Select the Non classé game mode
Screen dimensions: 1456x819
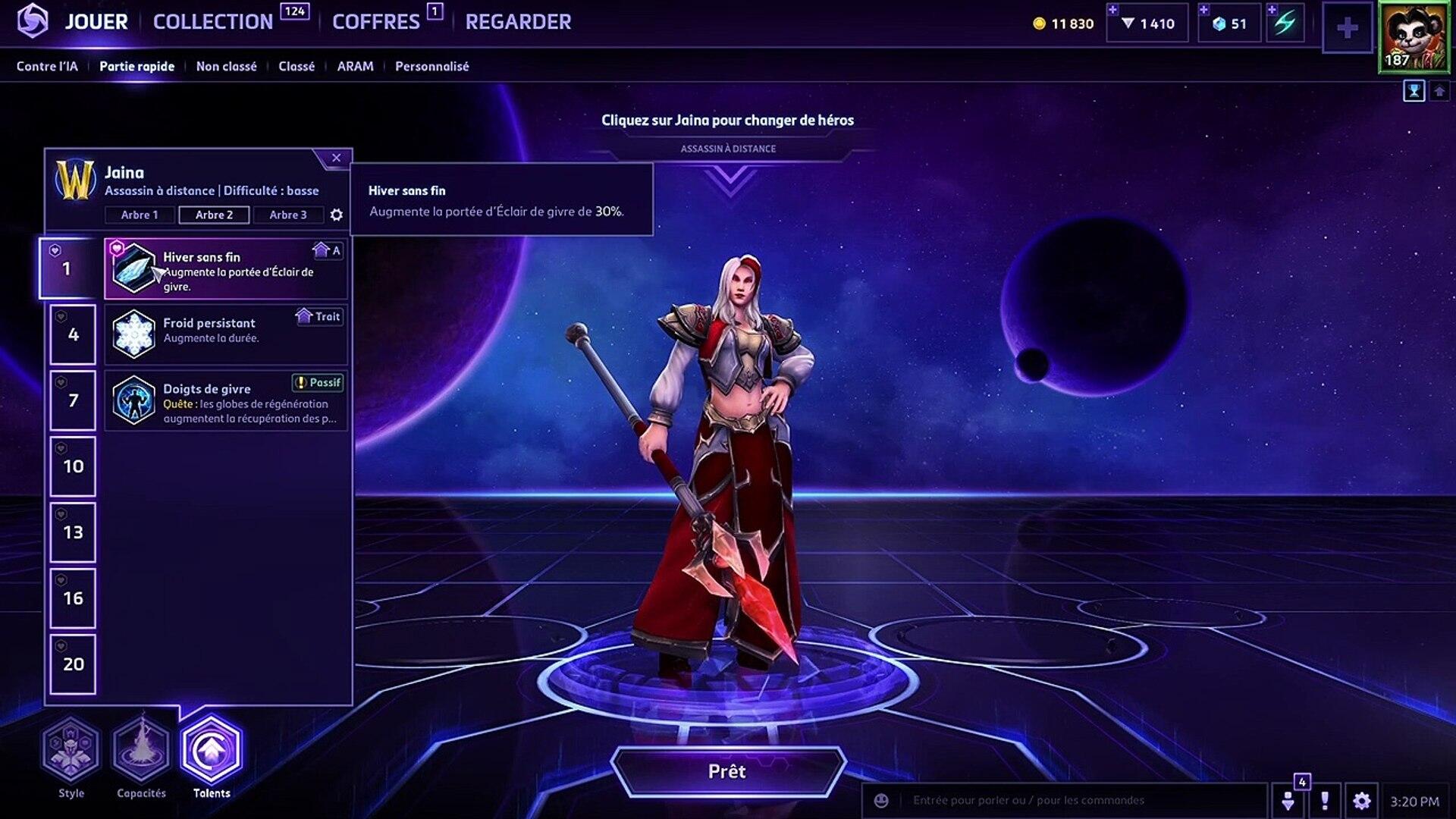[226, 67]
